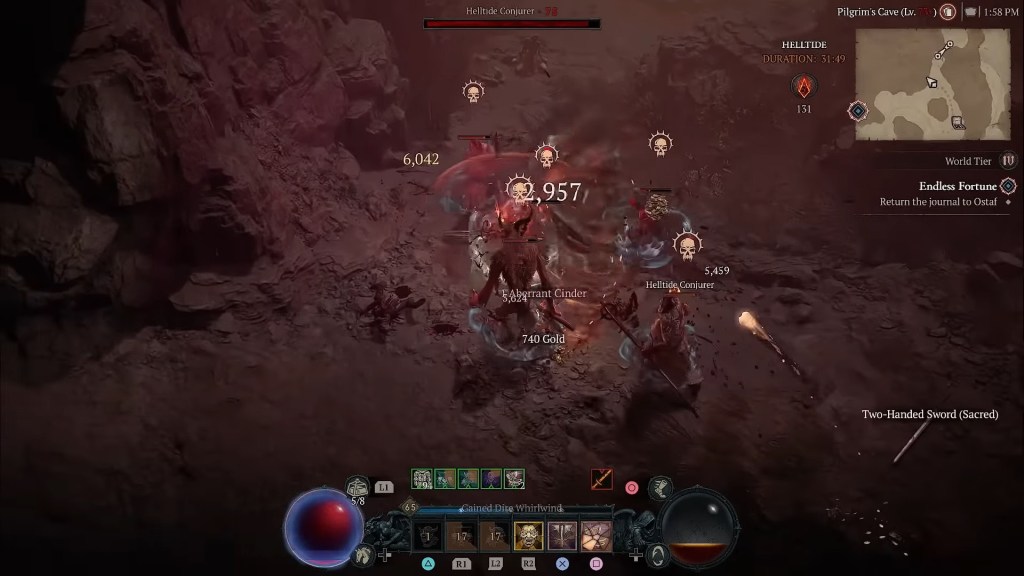1024x576 pixels.
Task: Select the first buff icon showing 94
Action: coord(422,479)
